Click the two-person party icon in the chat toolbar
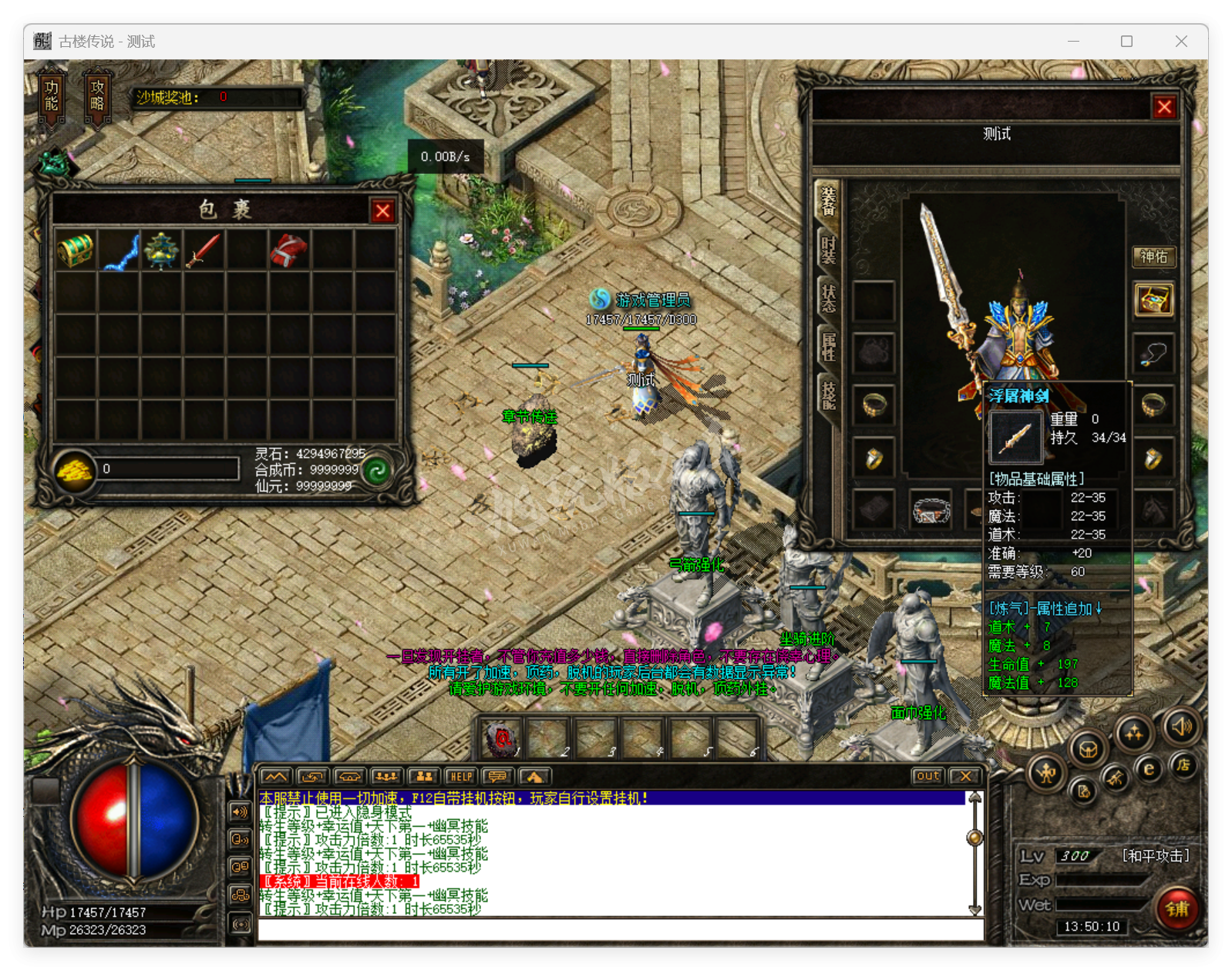Screen dimensions: 1232x971 pos(426,777)
